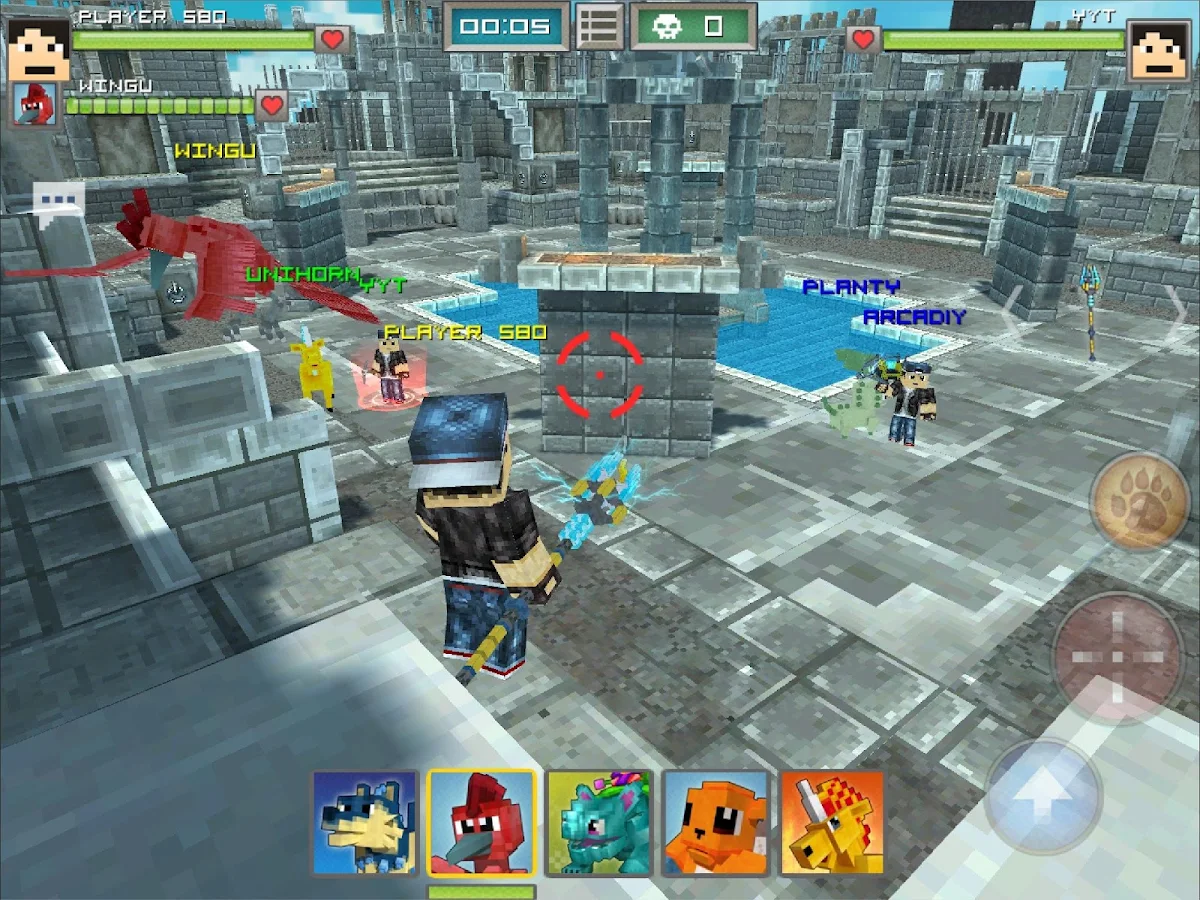Tap the red crosshair fire button
The image size is (1200, 900).
(1117, 657)
